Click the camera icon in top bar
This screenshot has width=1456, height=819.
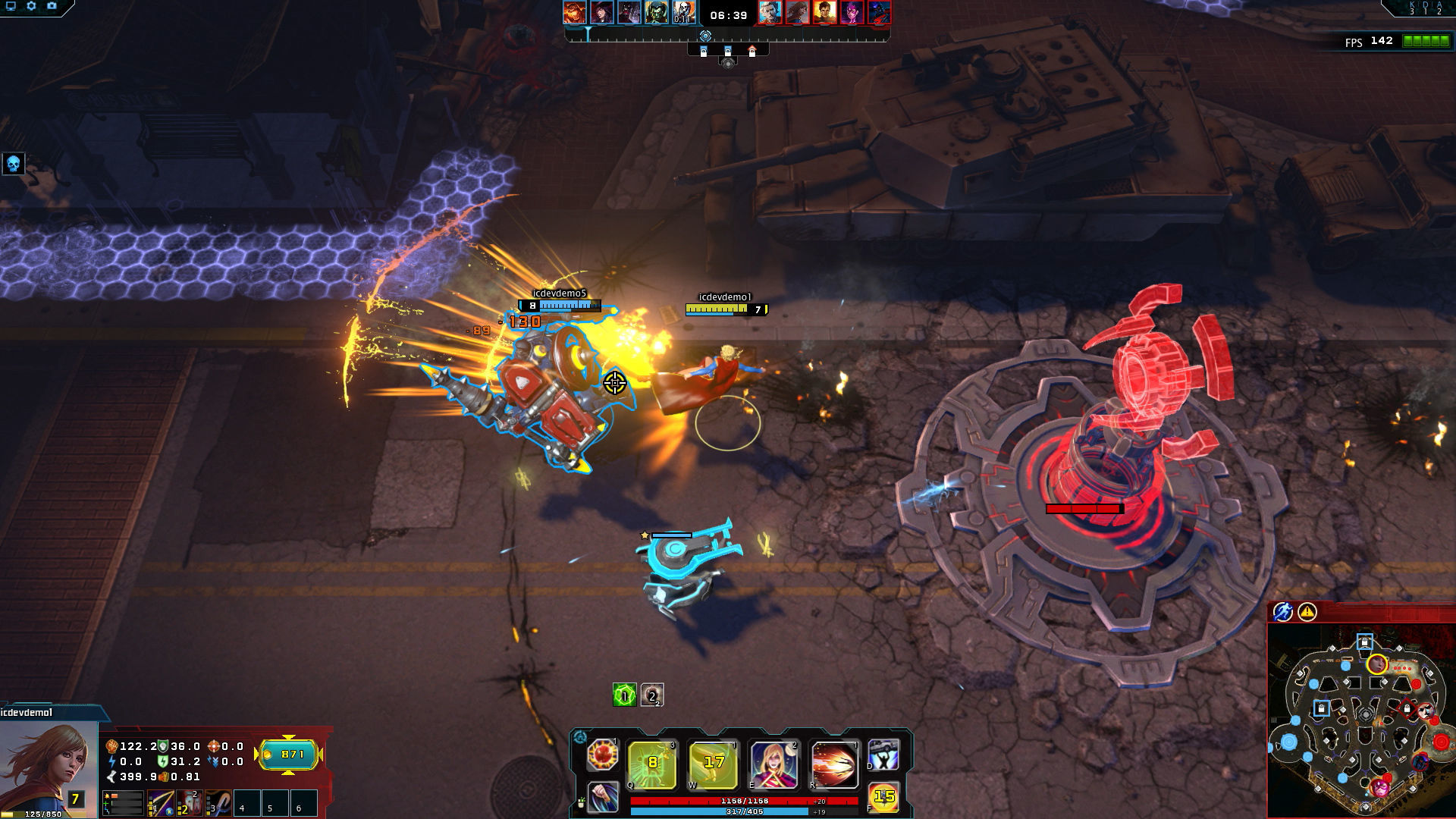[52, 6]
